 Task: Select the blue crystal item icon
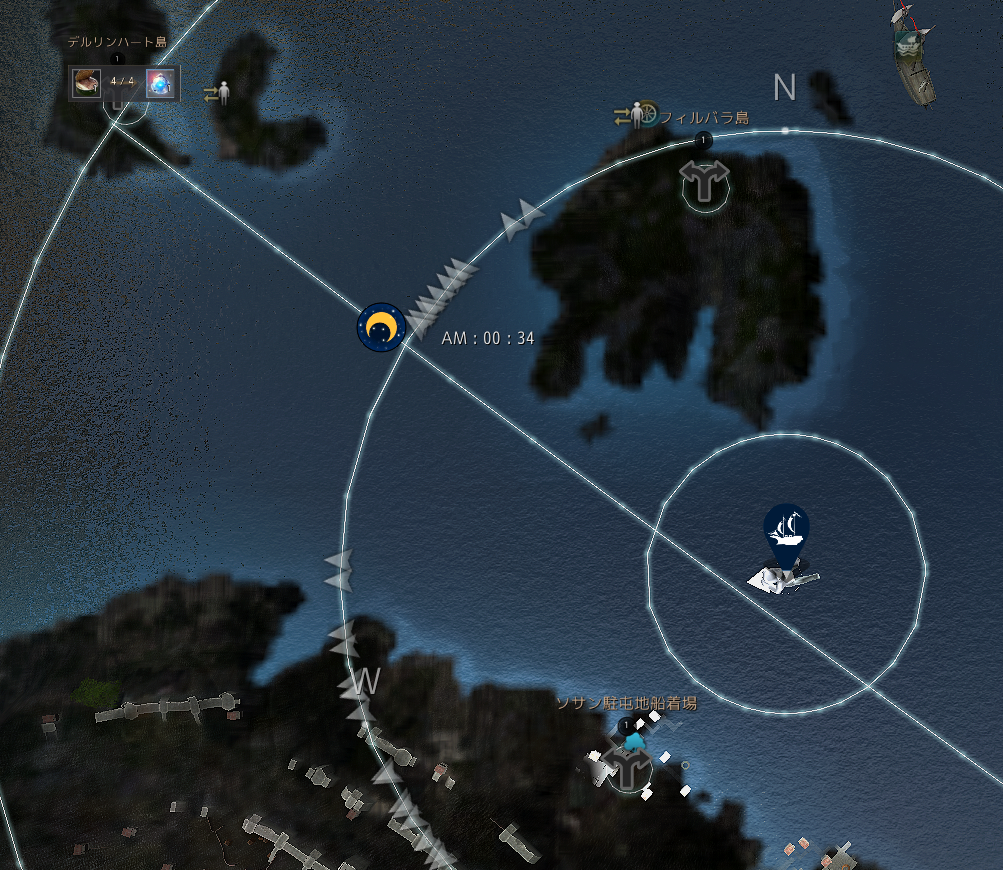tap(159, 83)
